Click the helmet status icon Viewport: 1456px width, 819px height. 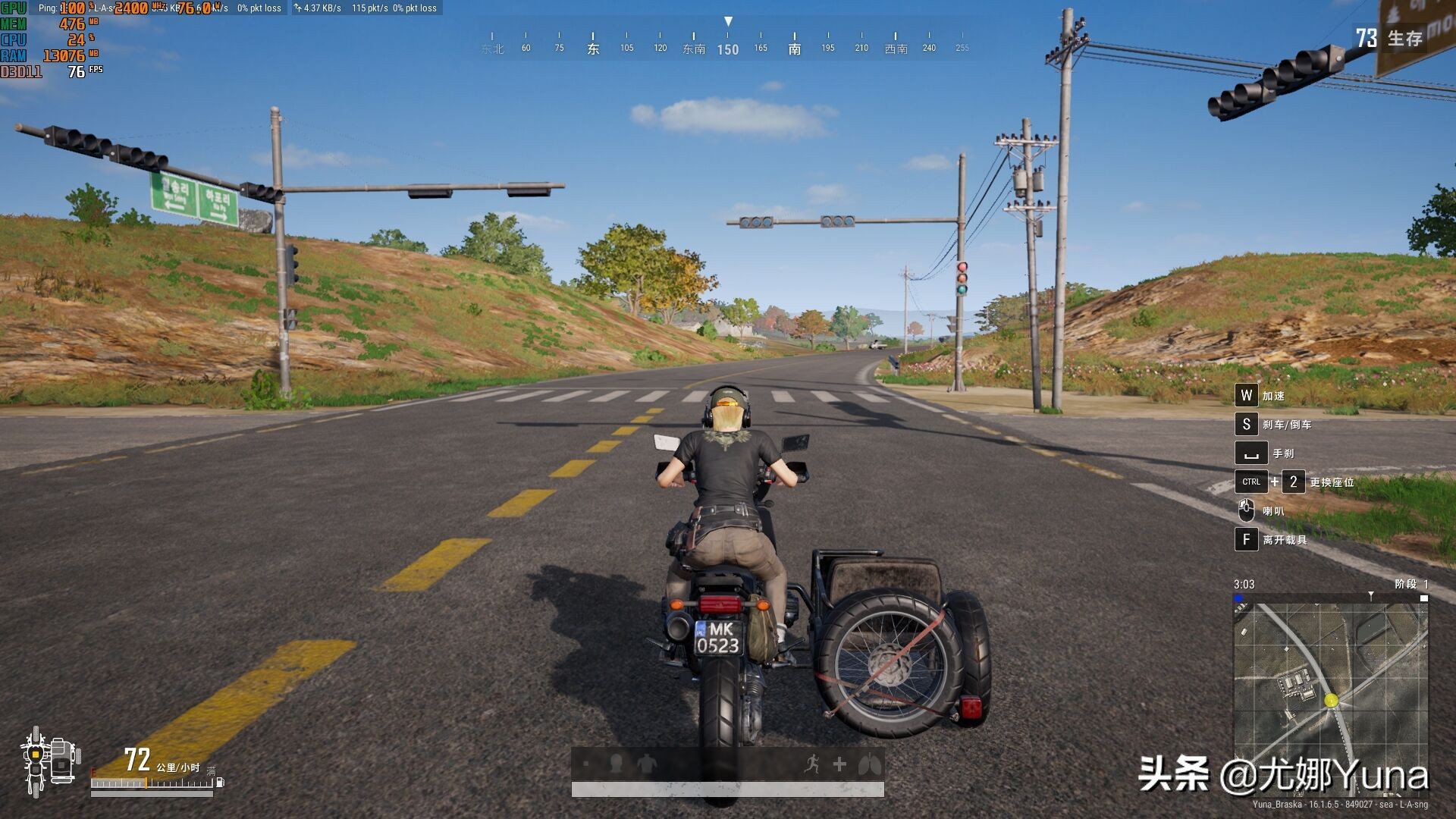[616, 764]
